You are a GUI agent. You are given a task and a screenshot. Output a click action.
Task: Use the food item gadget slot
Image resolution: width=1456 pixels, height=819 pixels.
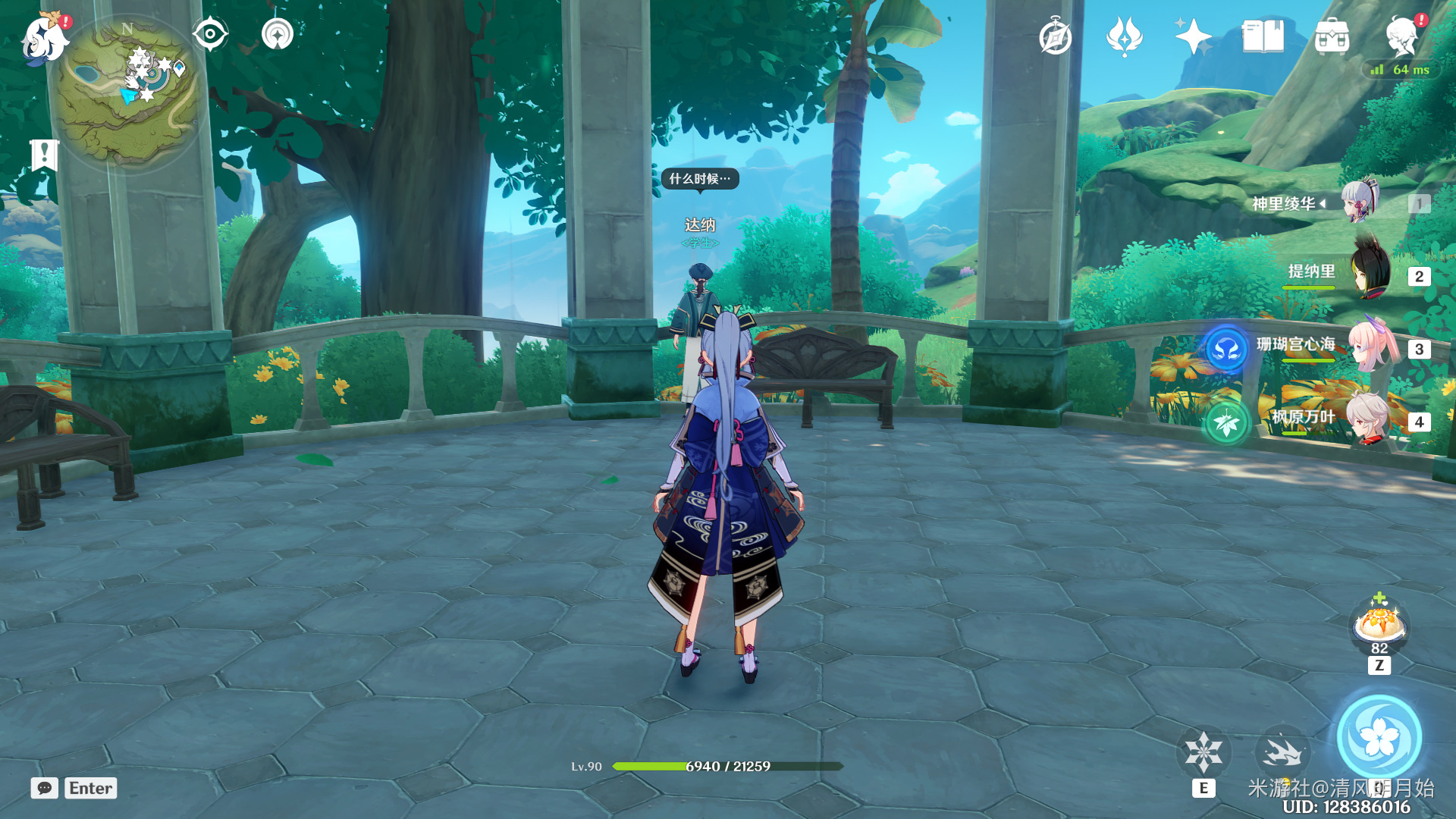coord(1379,625)
